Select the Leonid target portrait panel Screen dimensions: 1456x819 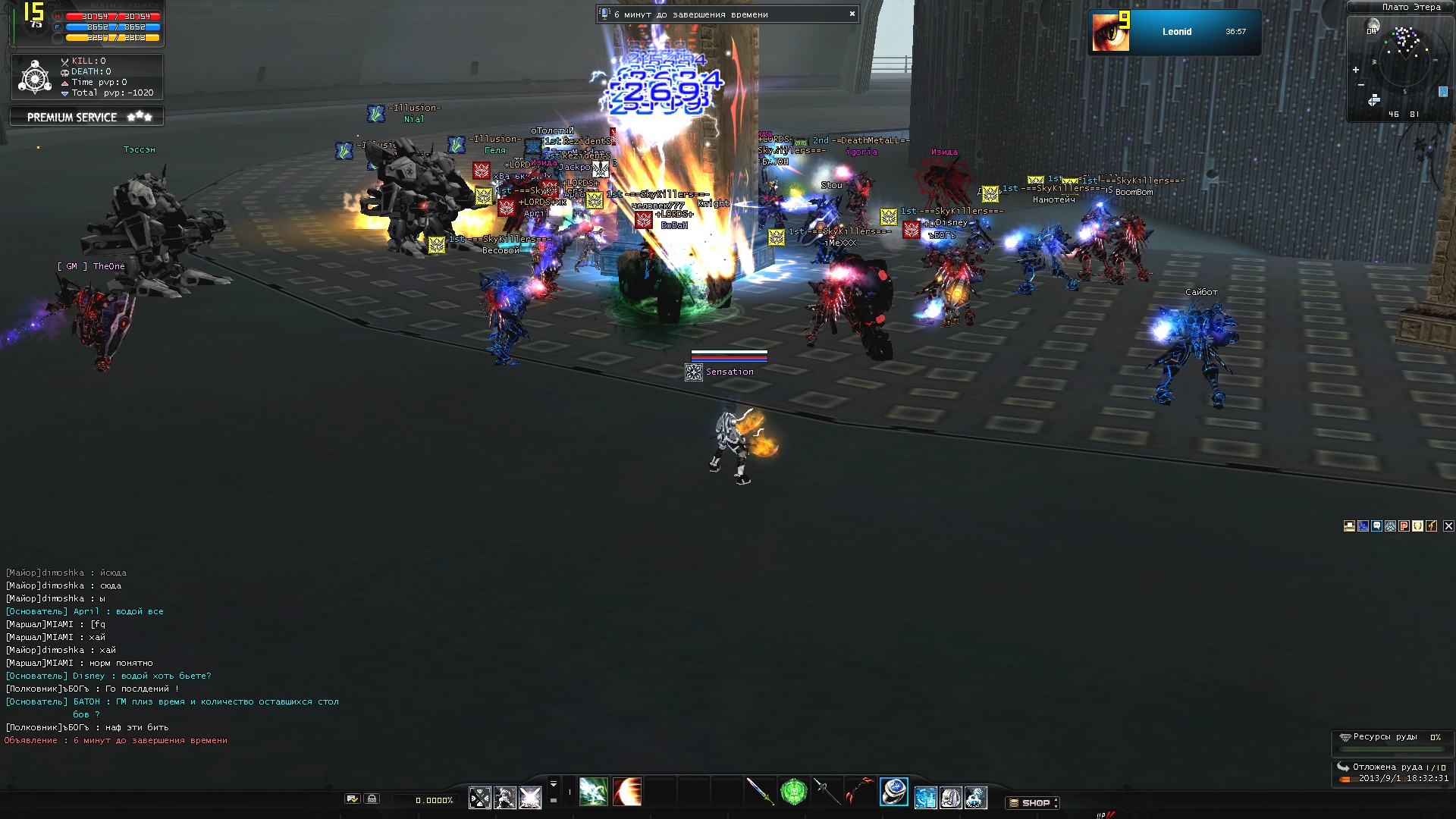pos(1174,32)
